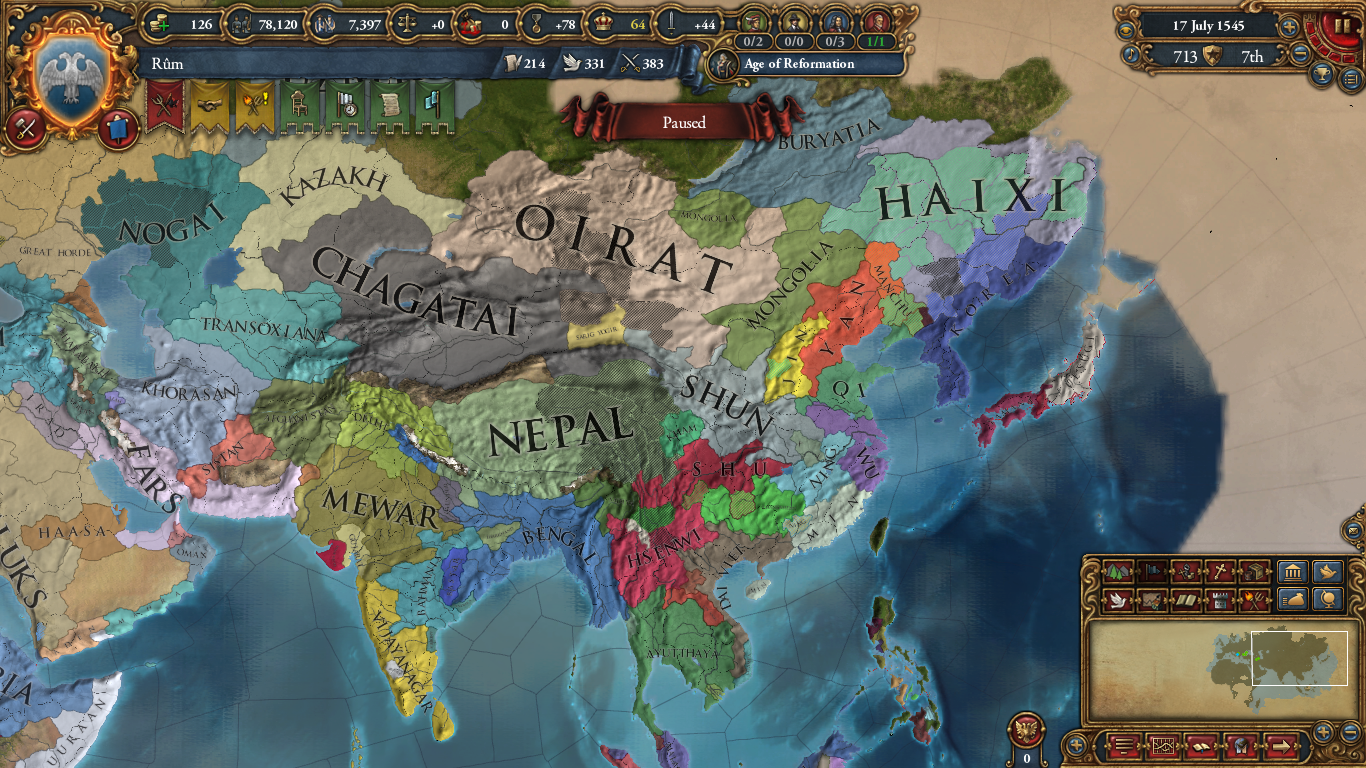Open the Age of Reformation screen
Viewport: 1366px width, 768px height.
coord(800,66)
